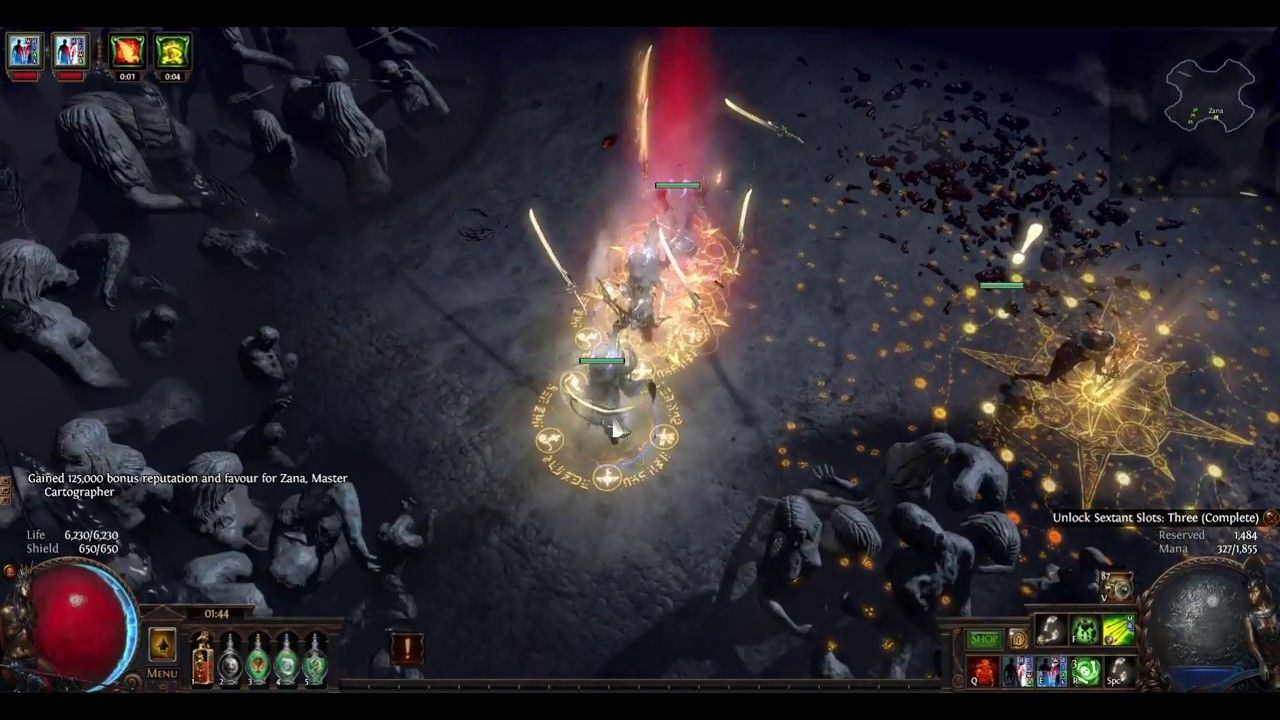This screenshot has width=1280, height=720.
Task: Activate the red fire skill on Q
Action: pyautogui.click(x=984, y=671)
